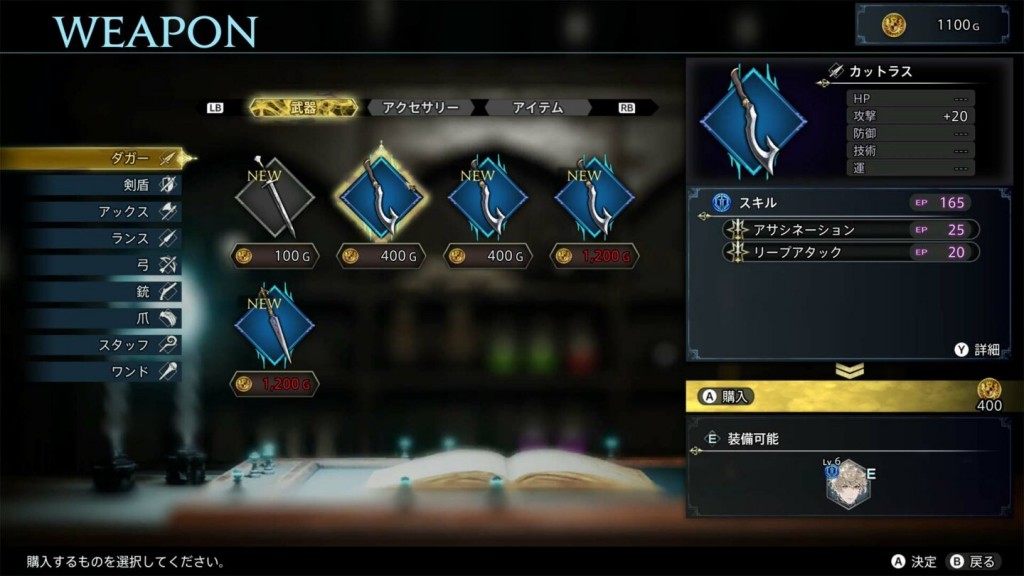
Task: Show the ランス weapon list
Action: (128, 239)
